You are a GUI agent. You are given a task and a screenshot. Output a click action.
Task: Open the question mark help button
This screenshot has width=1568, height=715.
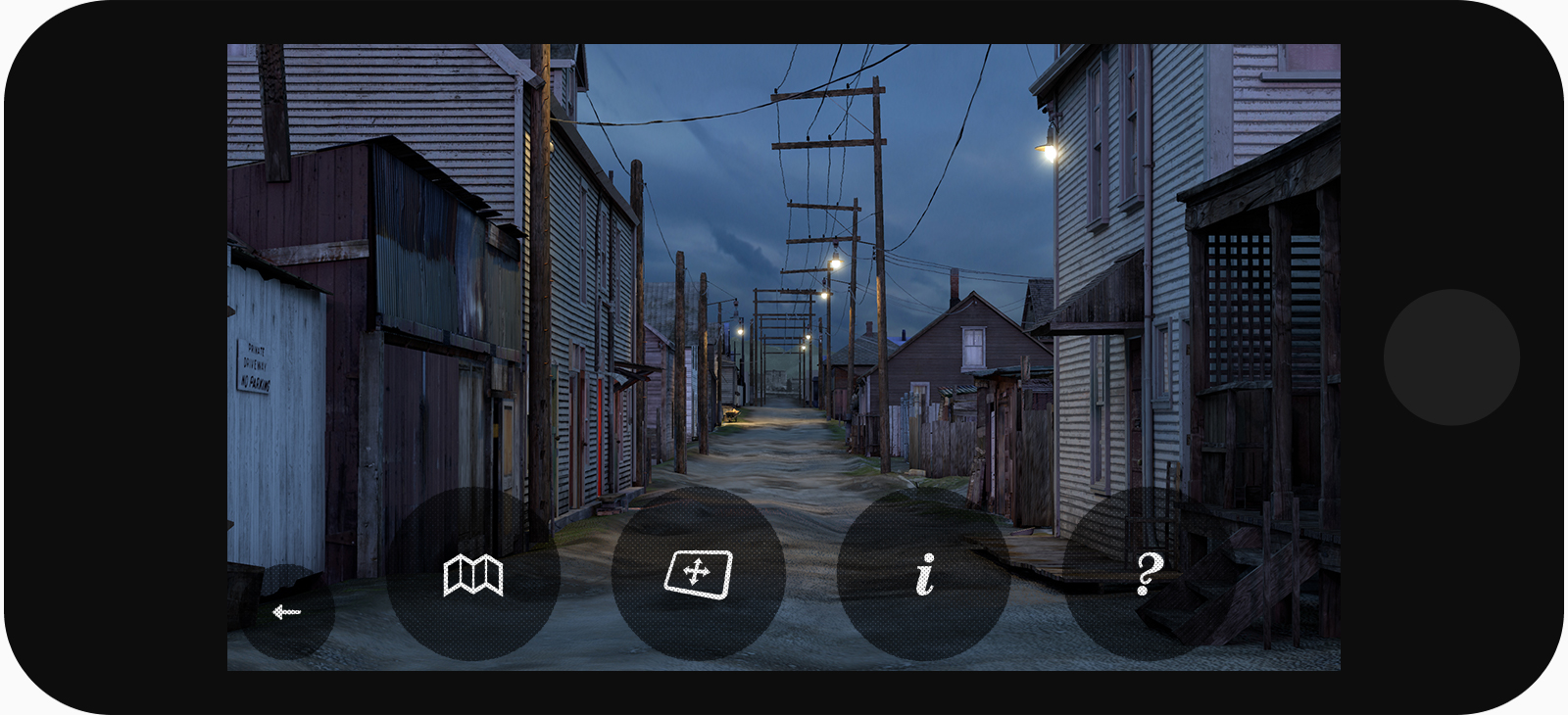[1150, 574]
